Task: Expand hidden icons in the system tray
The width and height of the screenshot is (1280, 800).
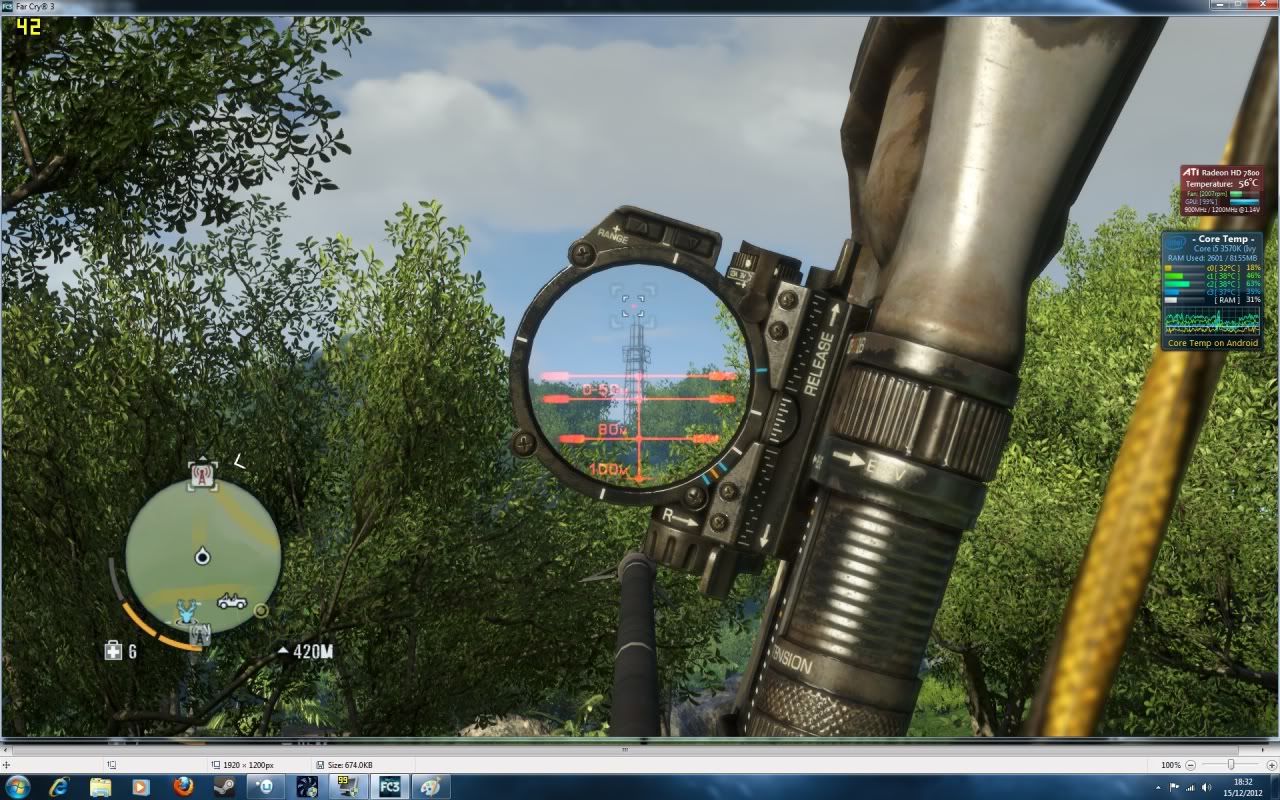Action: point(1158,787)
